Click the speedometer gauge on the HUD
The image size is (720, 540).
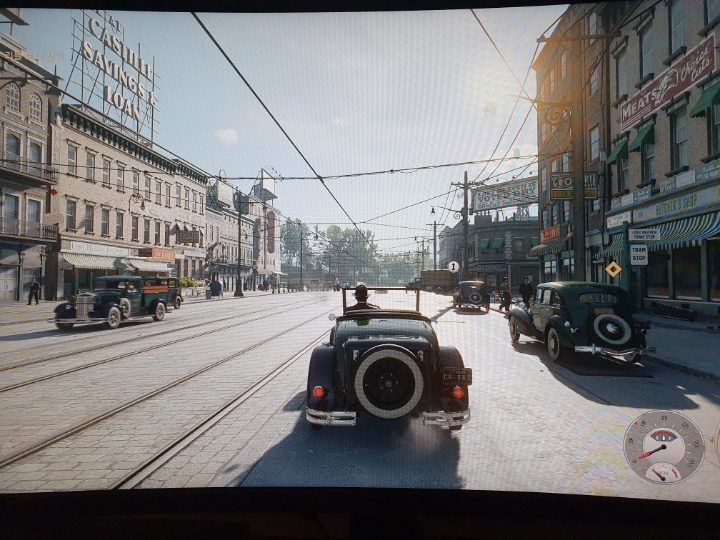[663, 446]
